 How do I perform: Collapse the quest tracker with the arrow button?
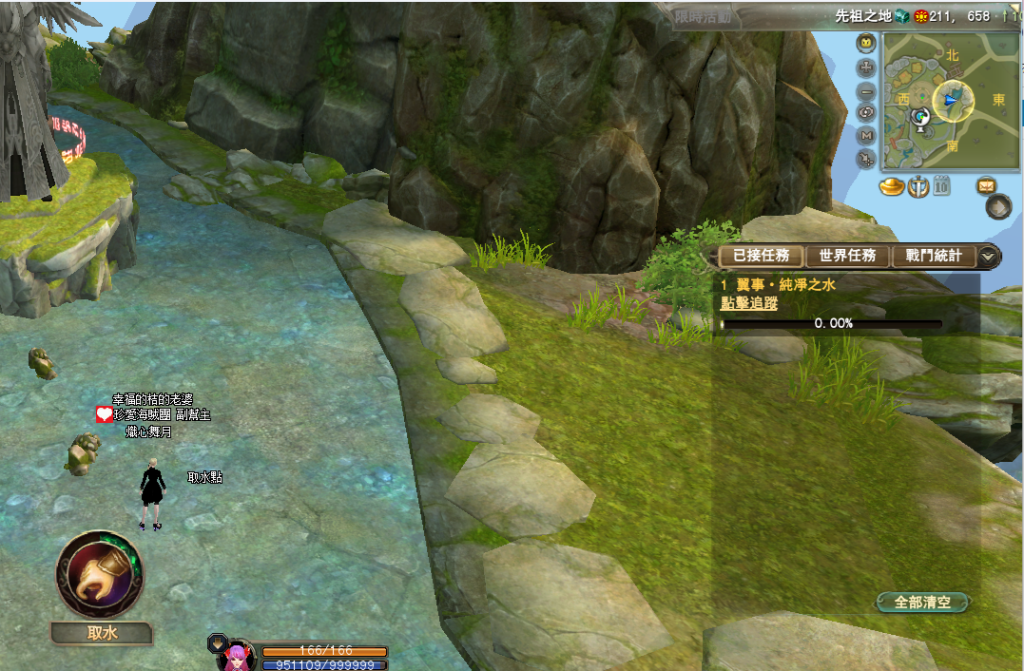[x=988, y=256]
